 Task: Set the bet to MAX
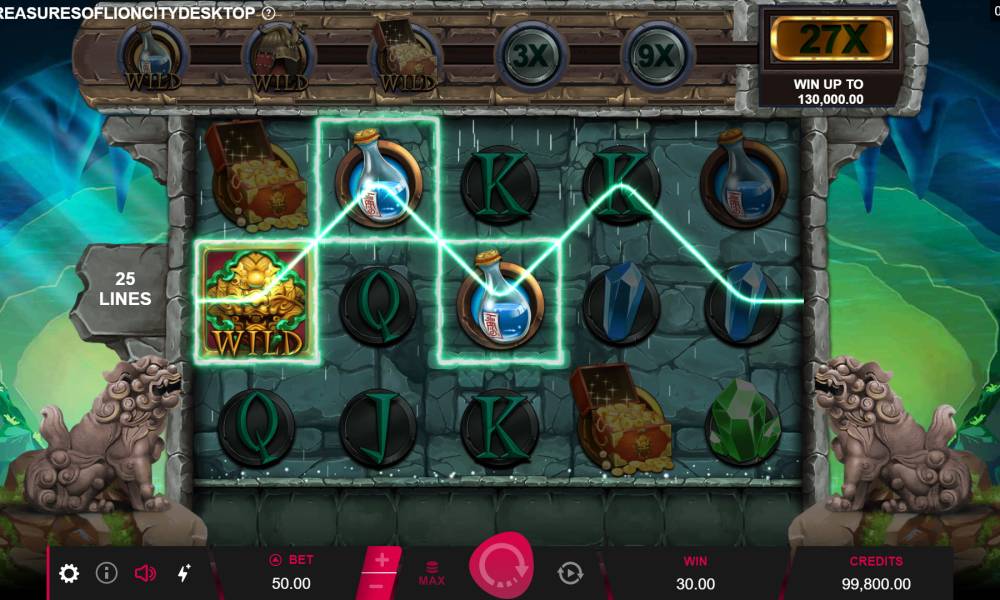(432, 573)
